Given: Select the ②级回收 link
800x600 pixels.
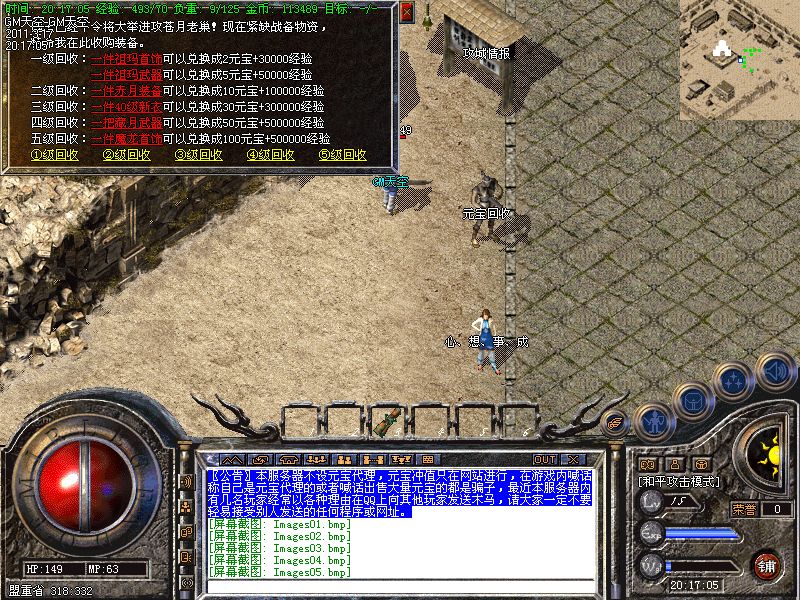Looking at the screenshot, I should coord(126,155).
